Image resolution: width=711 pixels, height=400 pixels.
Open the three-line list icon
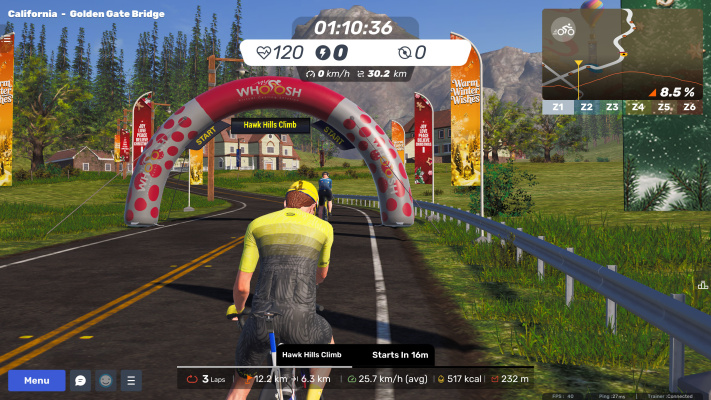point(131,380)
